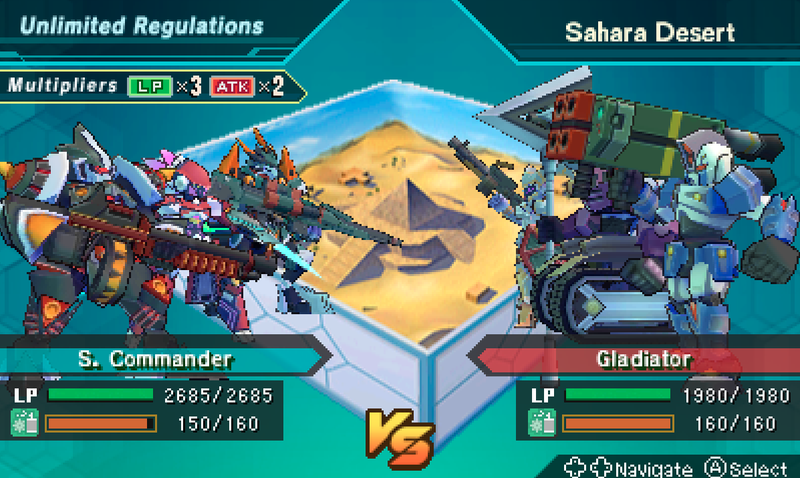800x478 pixels.
Task: Click the Sahara Desert stage title
Action: [650, 32]
